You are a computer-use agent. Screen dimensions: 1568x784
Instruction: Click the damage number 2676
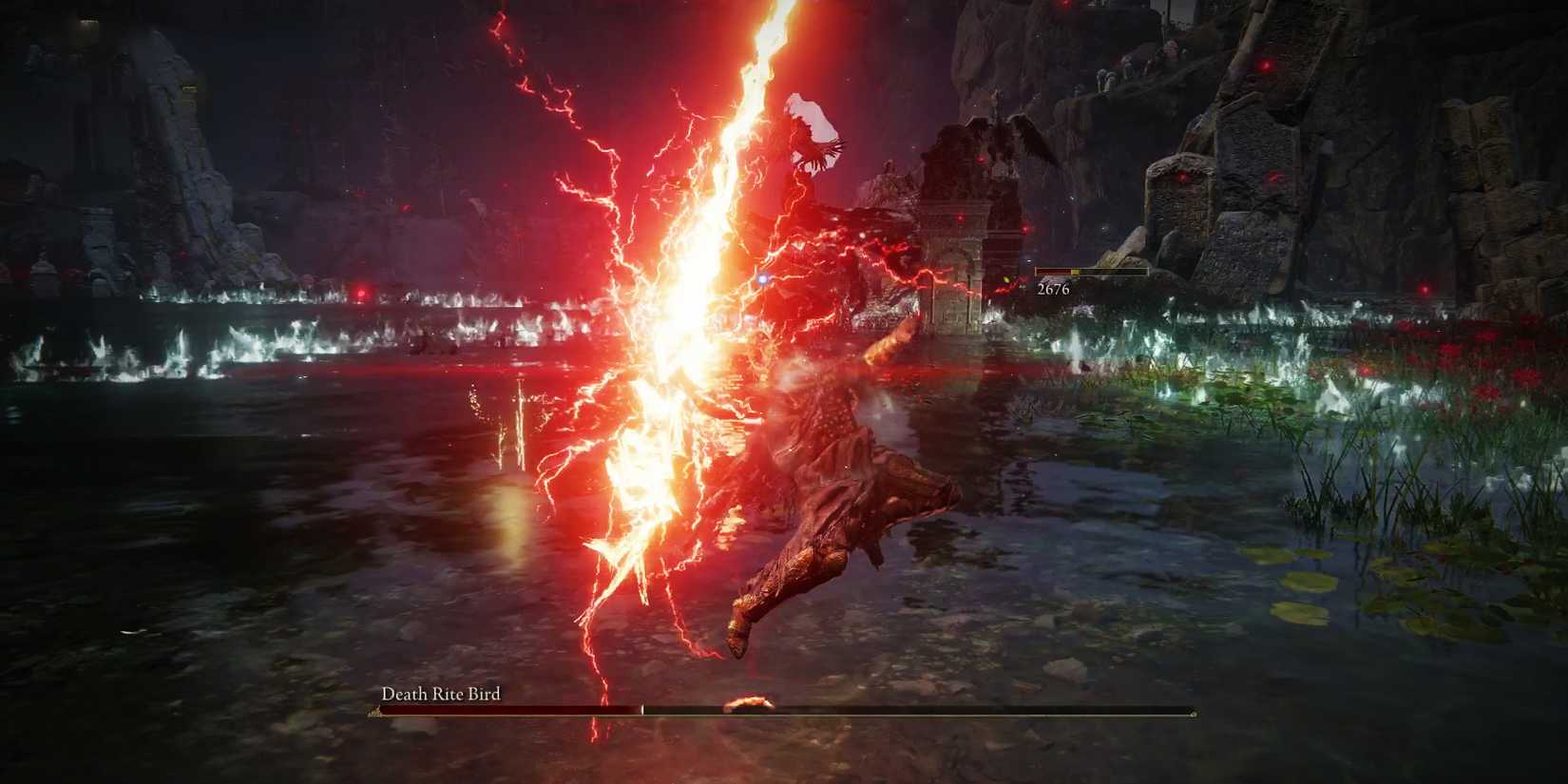tap(1053, 289)
